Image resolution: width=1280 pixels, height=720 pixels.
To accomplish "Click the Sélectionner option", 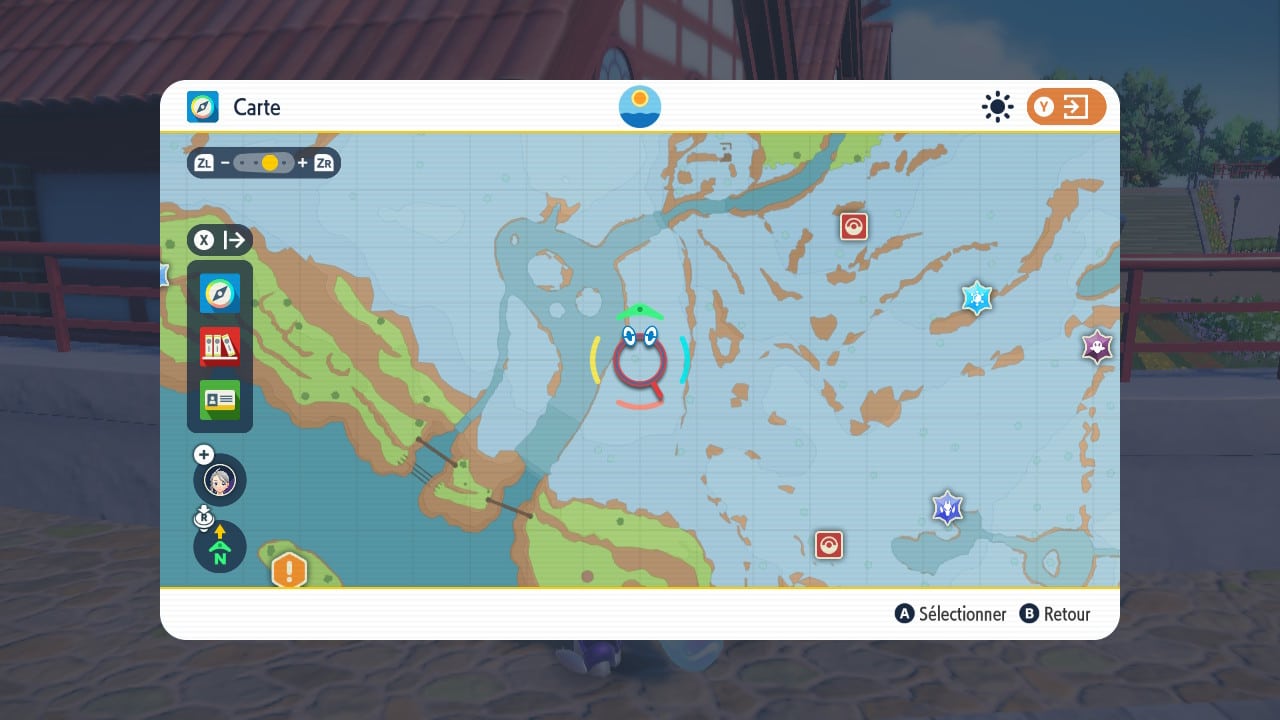I will [x=951, y=614].
